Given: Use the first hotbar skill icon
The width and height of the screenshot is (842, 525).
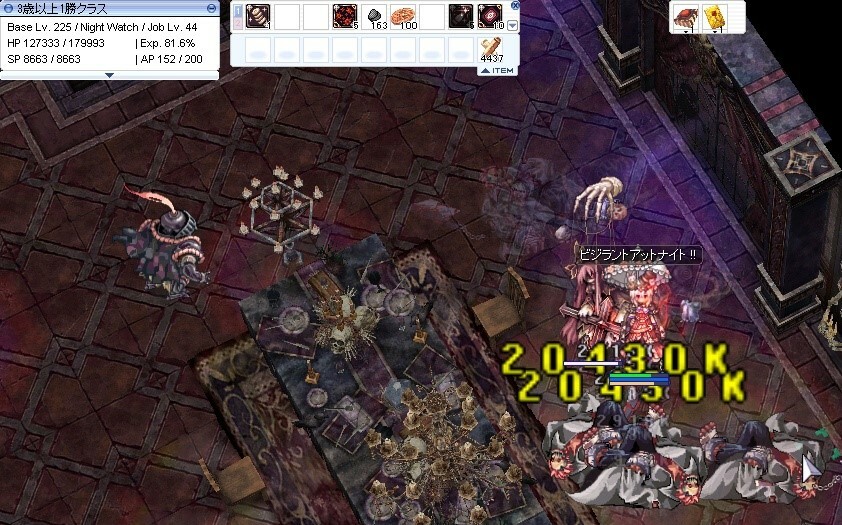Looking at the screenshot, I should [259, 17].
